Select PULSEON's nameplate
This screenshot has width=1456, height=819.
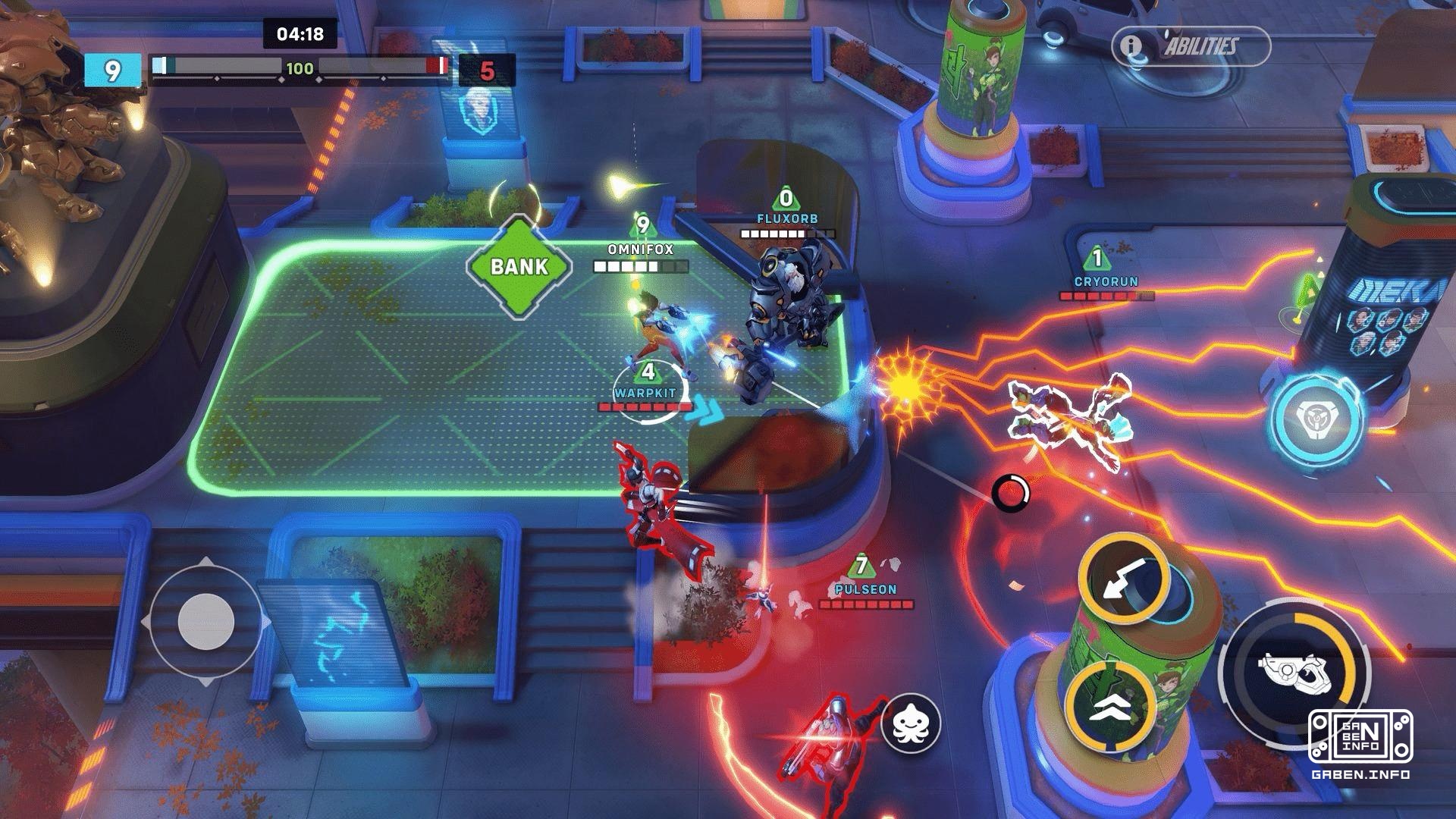click(x=864, y=587)
